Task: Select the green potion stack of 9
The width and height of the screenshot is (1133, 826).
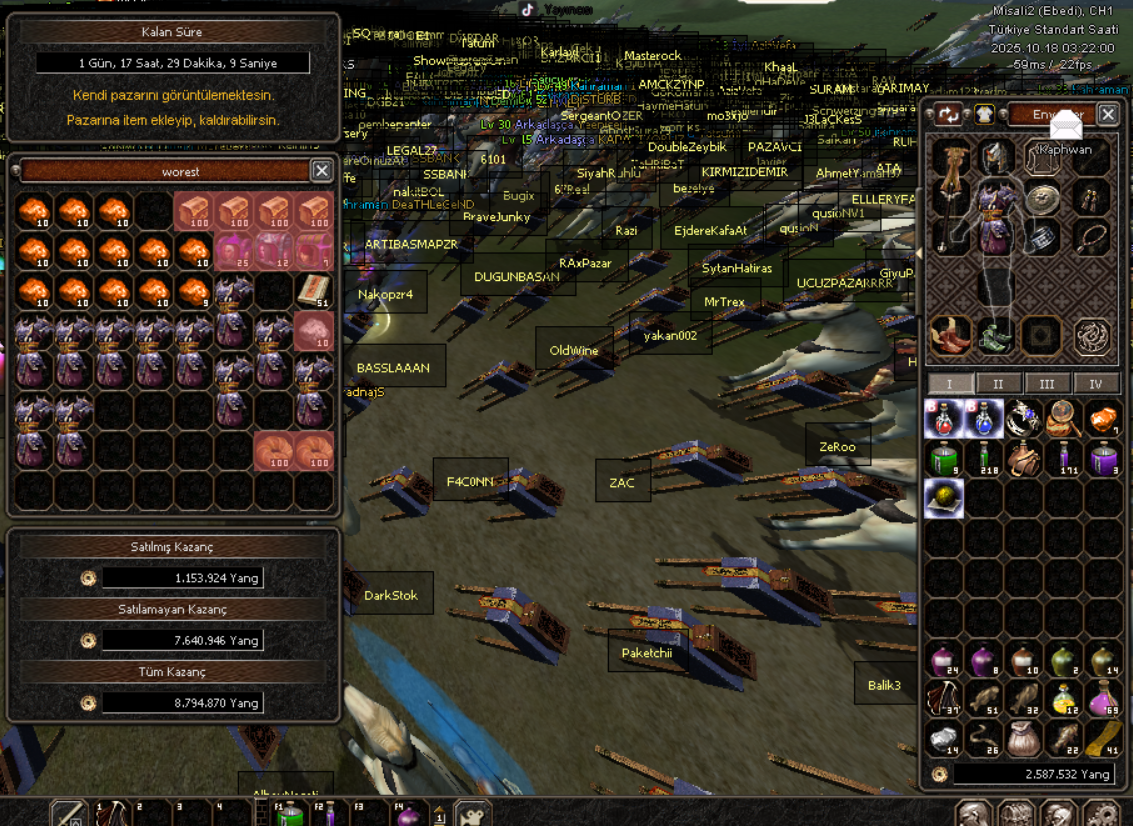Action: (944, 459)
